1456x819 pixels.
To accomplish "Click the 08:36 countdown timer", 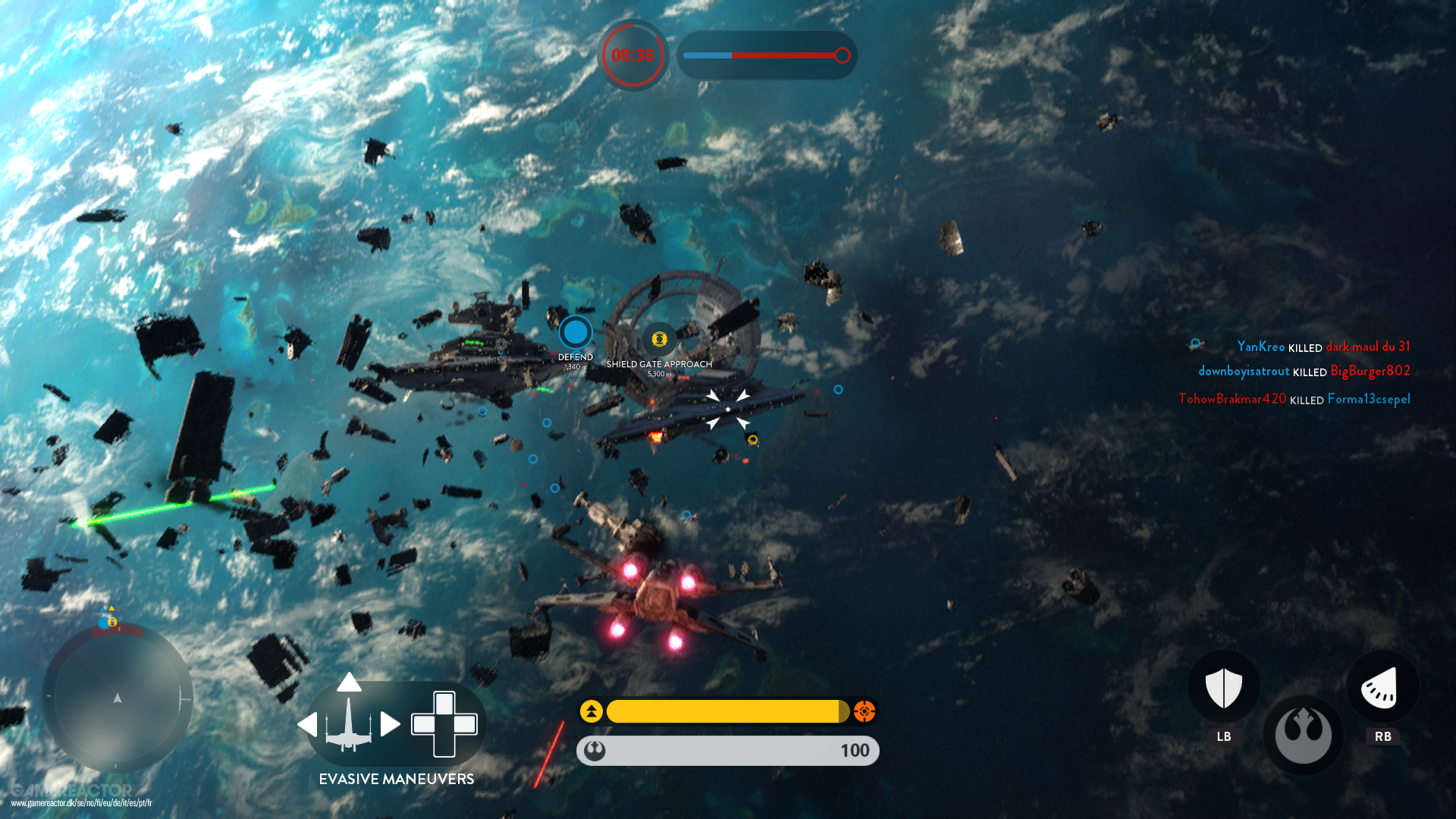I will click(633, 55).
